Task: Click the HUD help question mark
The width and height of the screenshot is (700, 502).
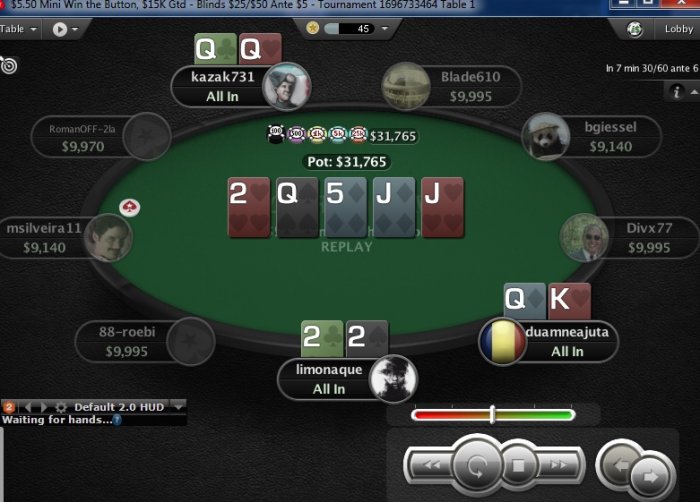Action: pyautogui.click(x=117, y=420)
